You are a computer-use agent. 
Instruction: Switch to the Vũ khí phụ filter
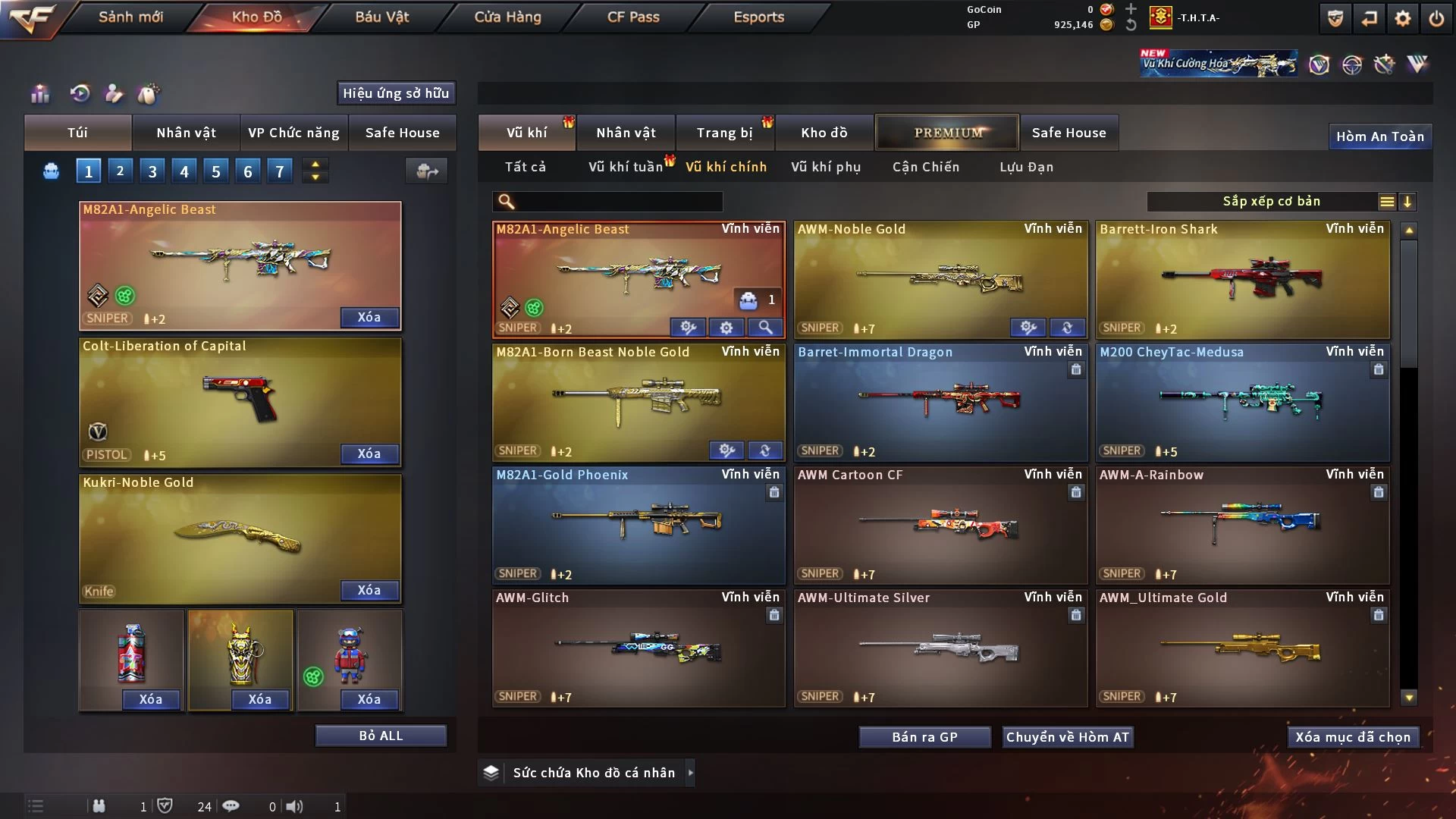pos(826,167)
